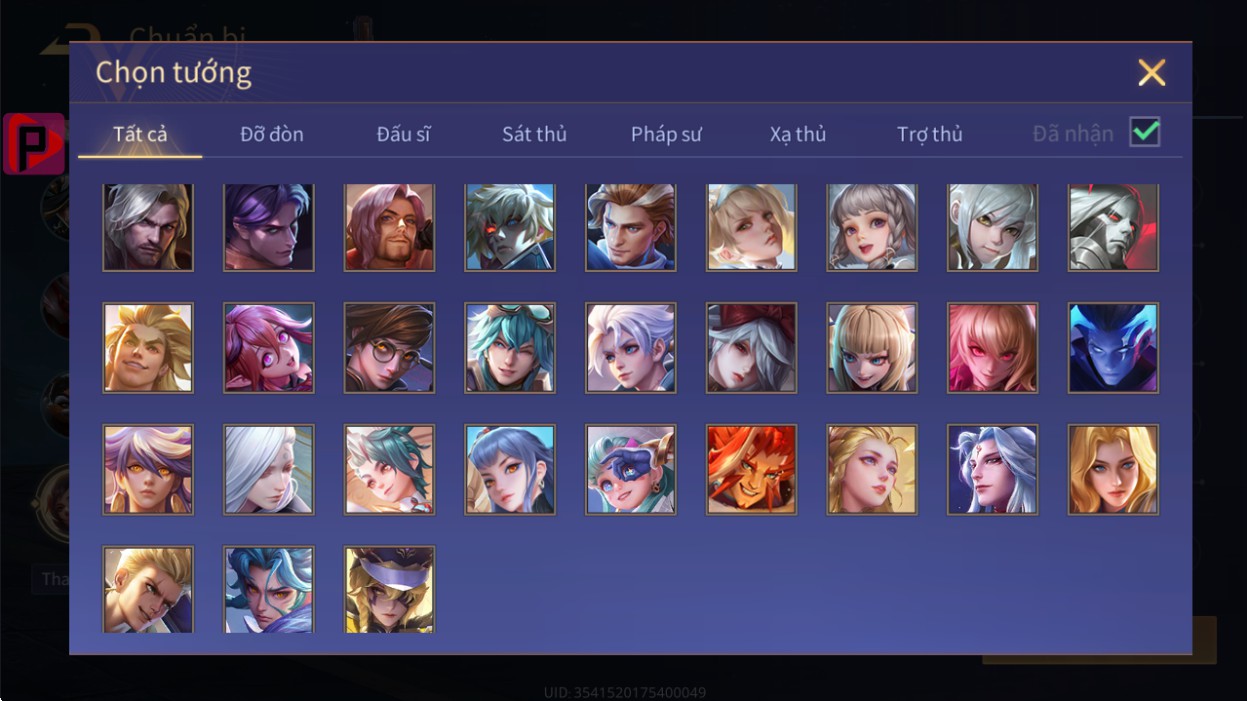This screenshot has width=1247, height=701.
Task: Filter heroes by Pháp sư tab
Action: coord(666,134)
